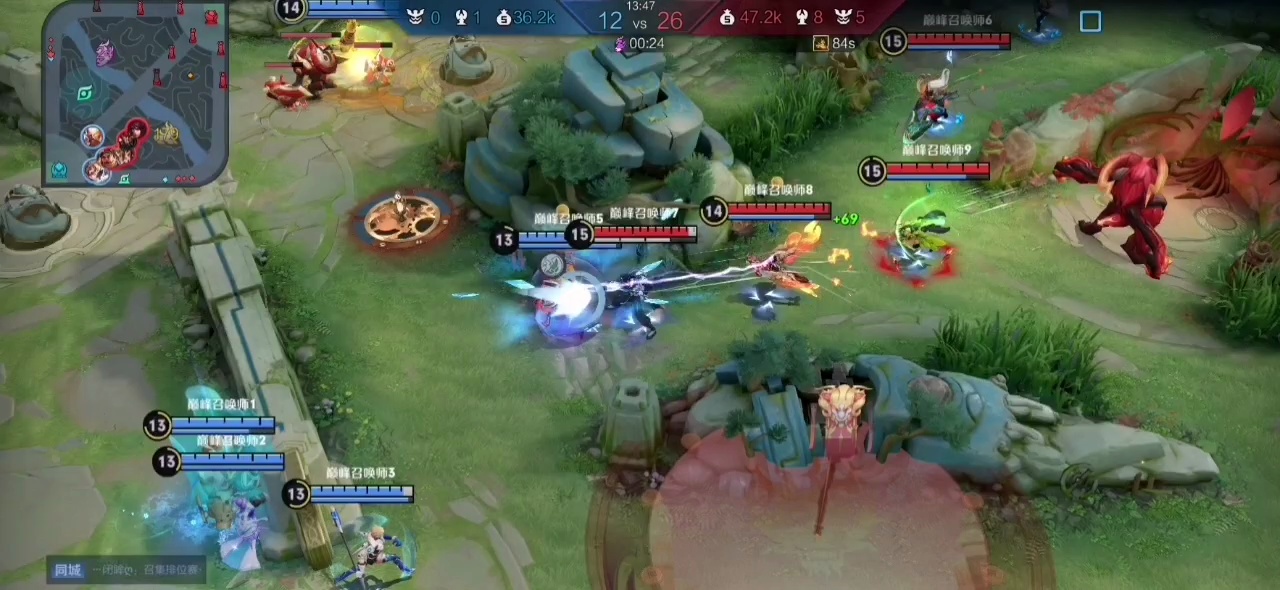Click the minimap in the corner
This screenshot has height=590, width=1280.
tap(136, 93)
